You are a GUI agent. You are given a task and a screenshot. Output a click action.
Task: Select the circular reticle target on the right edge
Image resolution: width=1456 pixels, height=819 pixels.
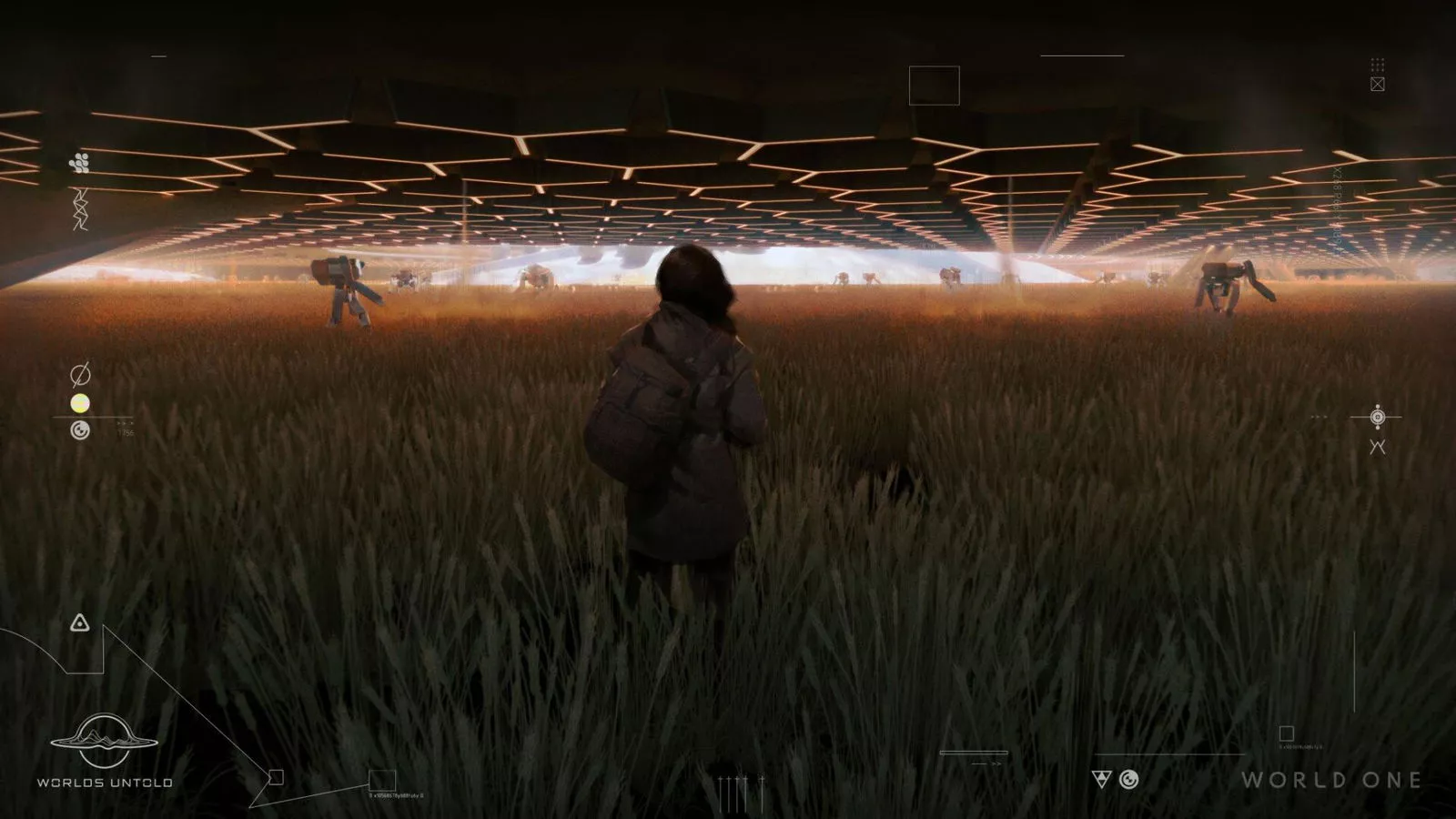point(1378,417)
